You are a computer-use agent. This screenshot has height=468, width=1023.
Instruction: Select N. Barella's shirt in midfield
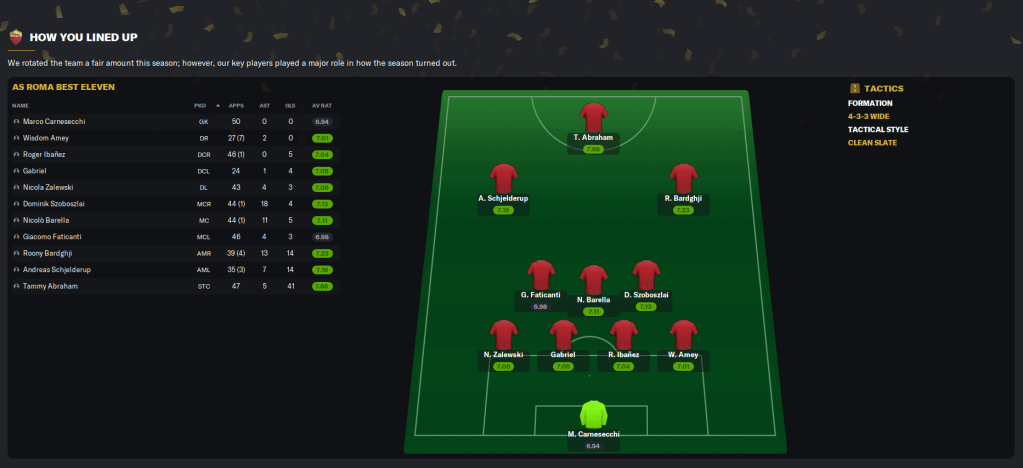click(x=593, y=280)
